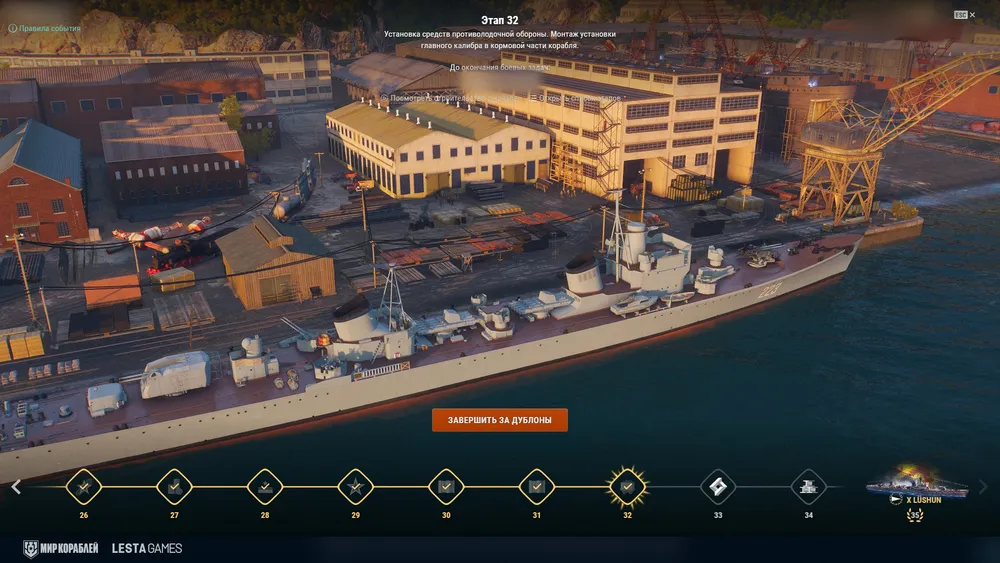Select the stage 28 diamond
The image size is (1000, 563).
pos(265,487)
